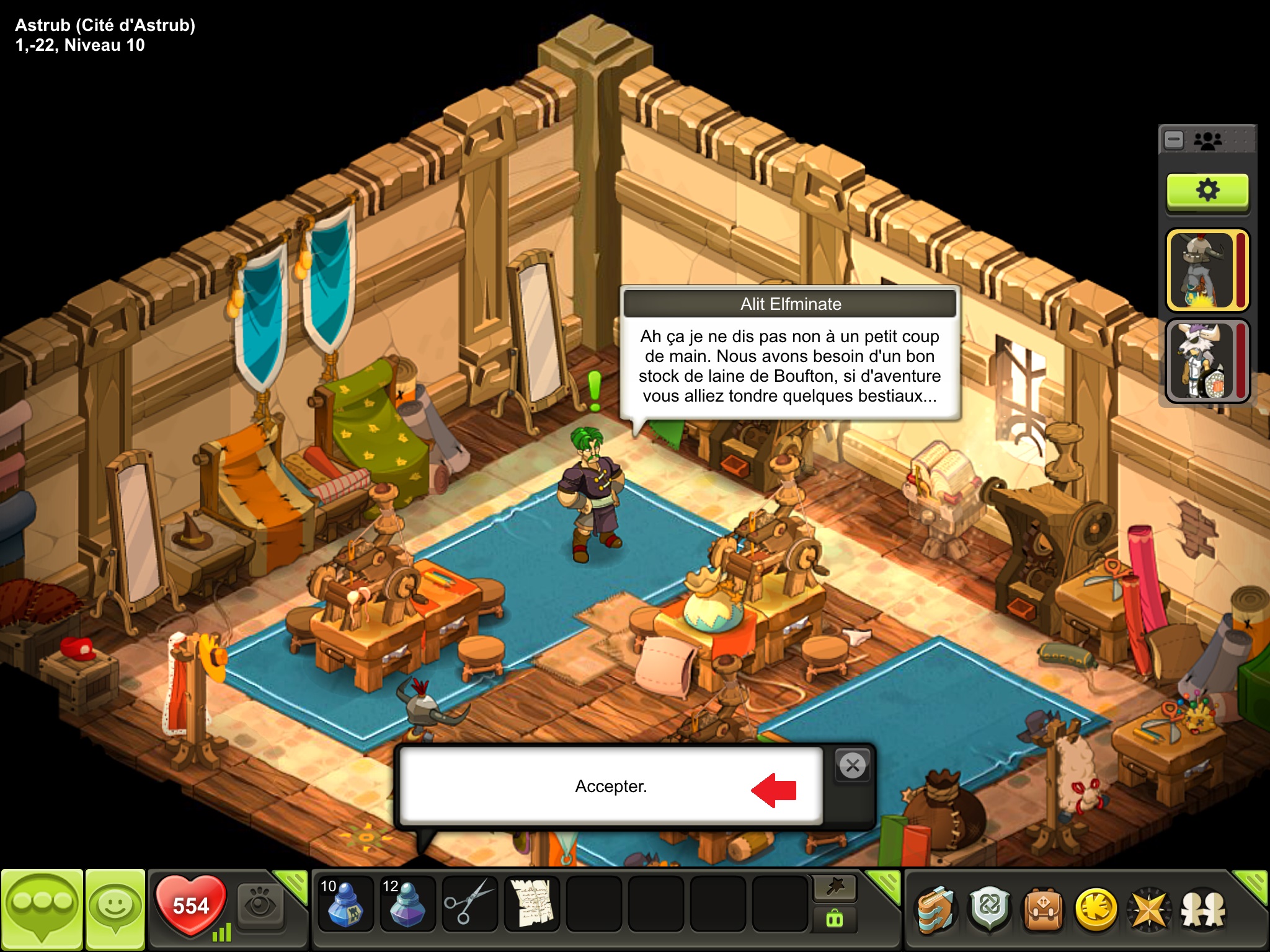Use the blue potion with 10 count
Screen dimensions: 1270x952
point(345,904)
